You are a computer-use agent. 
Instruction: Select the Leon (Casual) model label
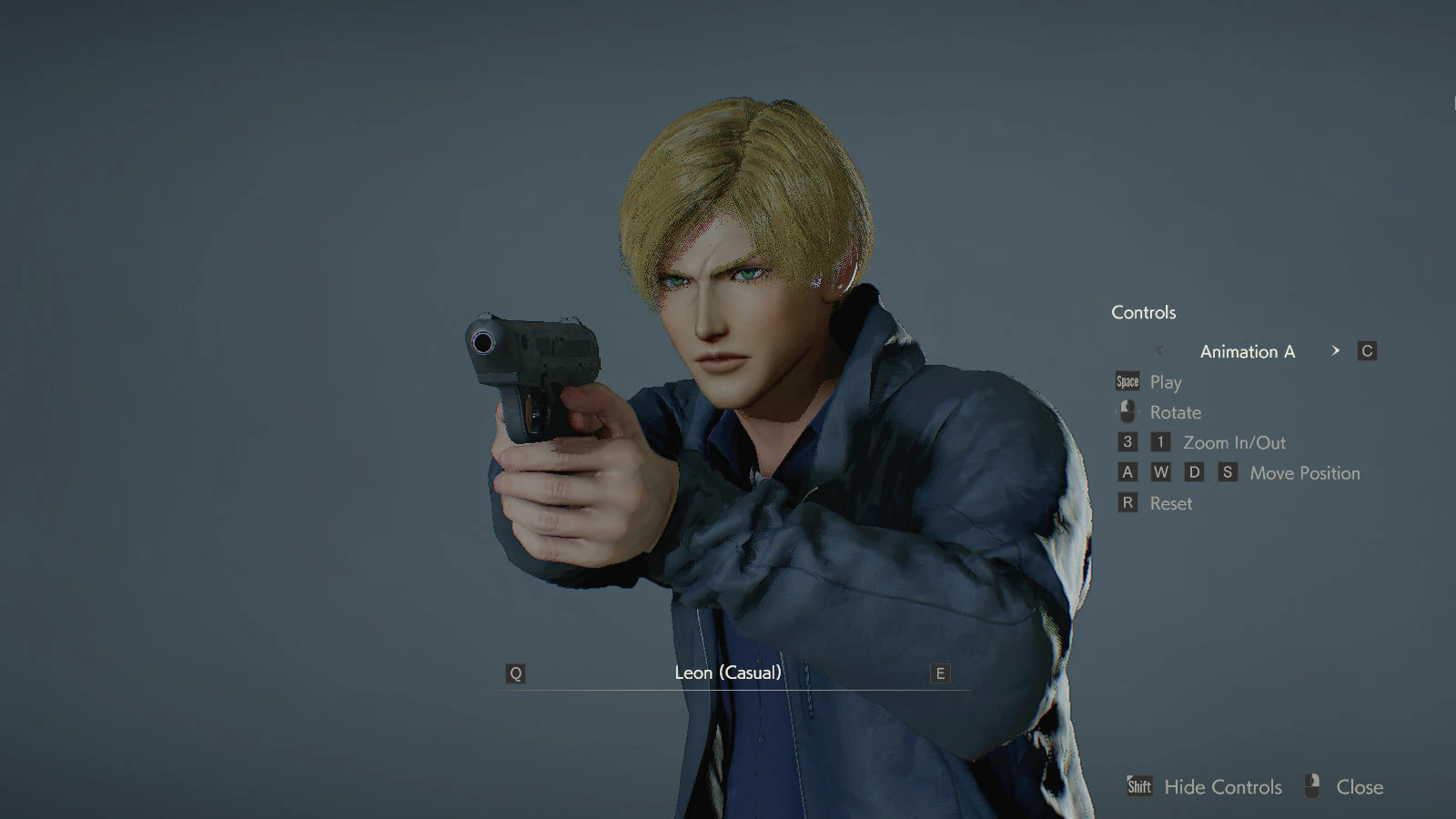[728, 672]
